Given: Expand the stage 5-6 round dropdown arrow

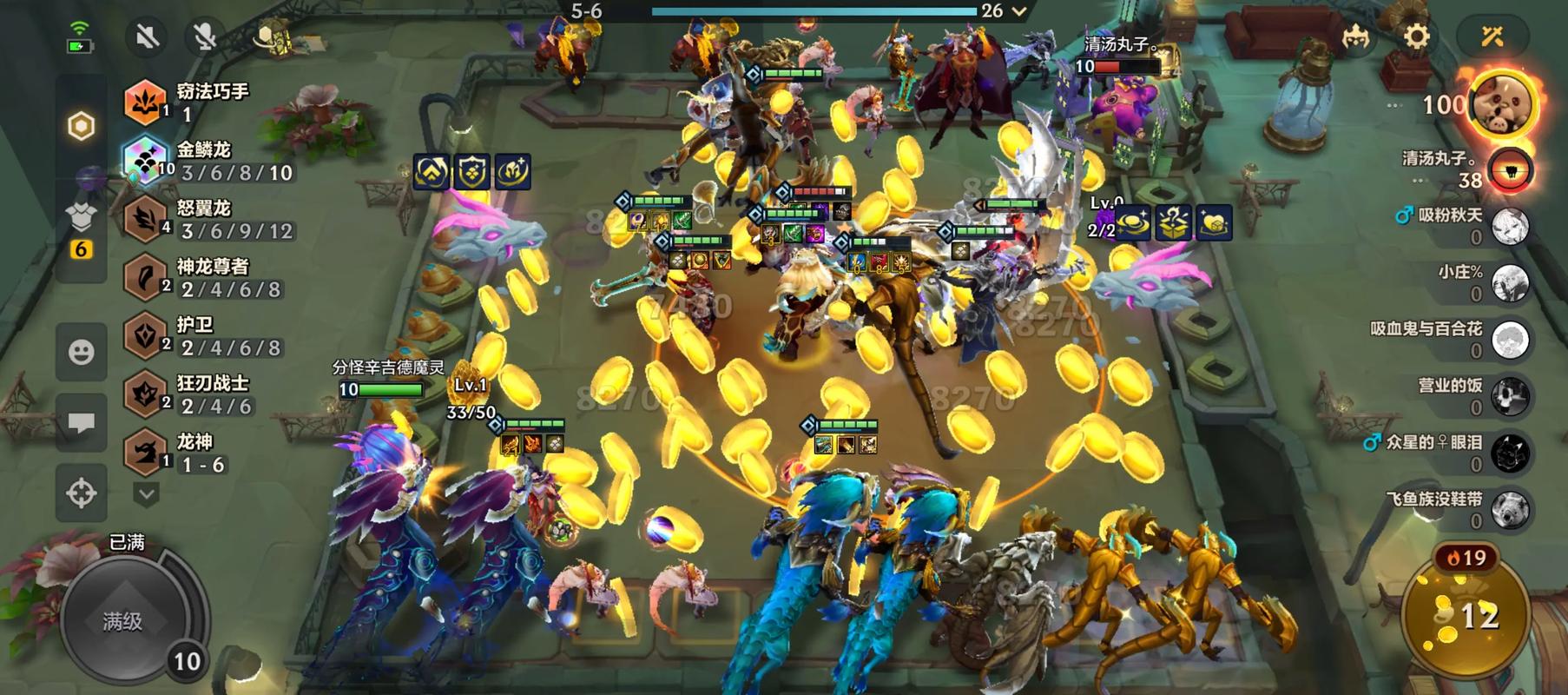Looking at the screenshot, I should (x=1020, y=11).
